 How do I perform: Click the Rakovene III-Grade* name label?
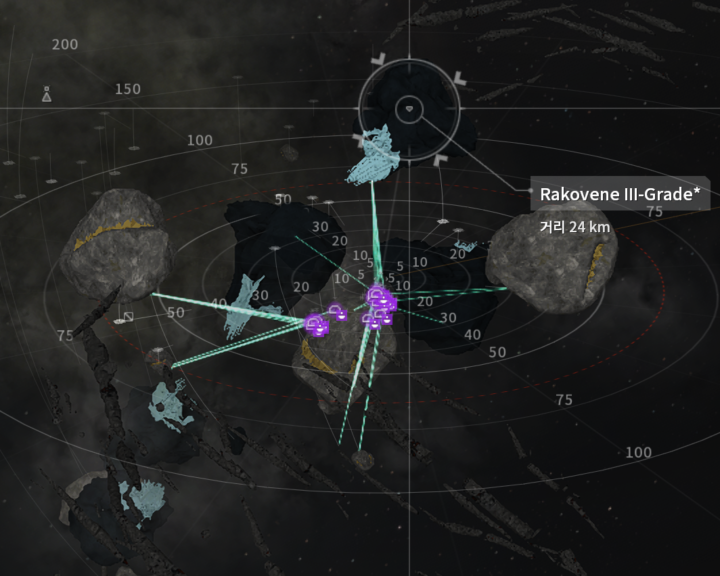(x=620, y=194)
